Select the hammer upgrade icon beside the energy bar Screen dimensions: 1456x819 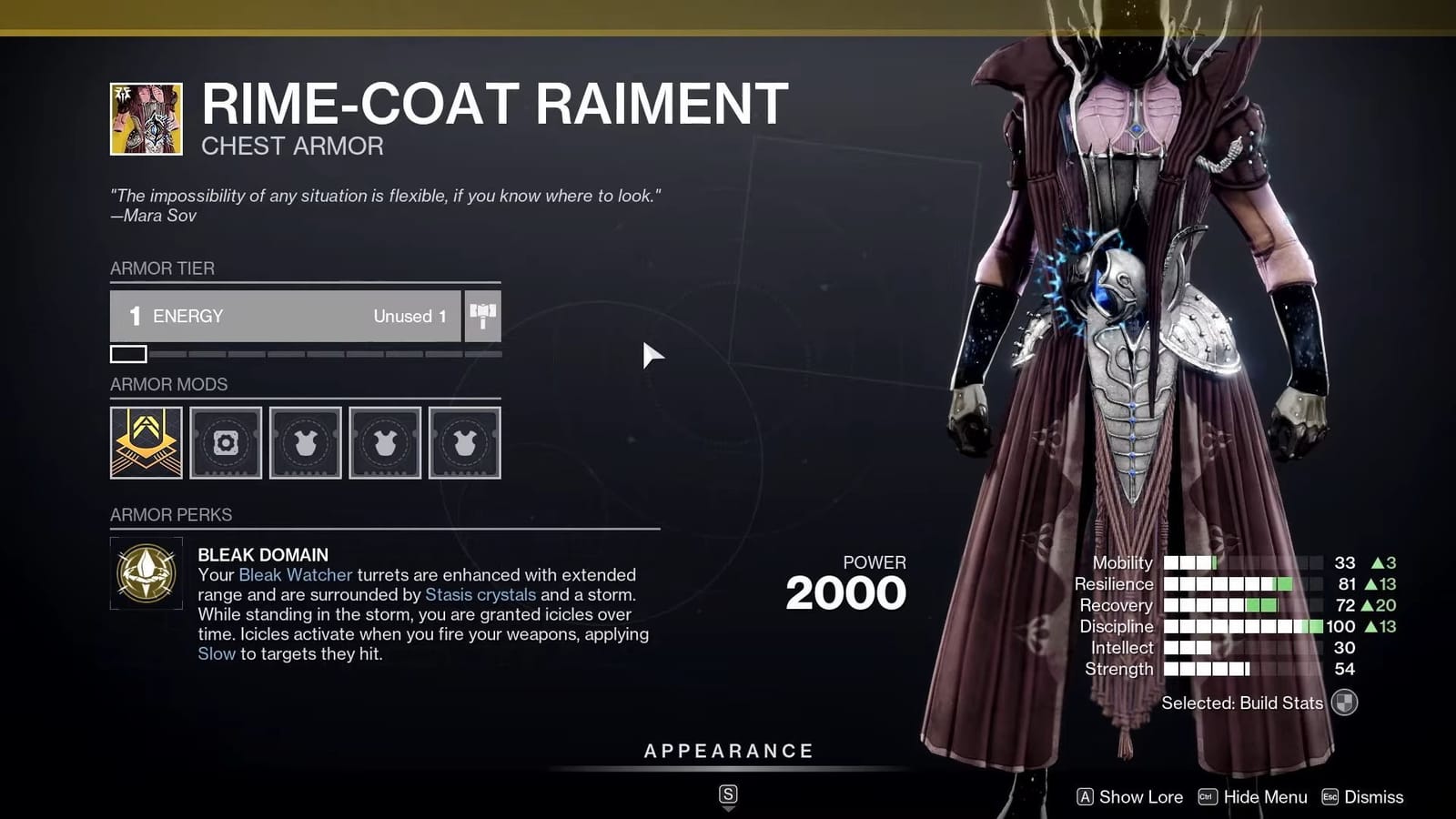(482, 316)
